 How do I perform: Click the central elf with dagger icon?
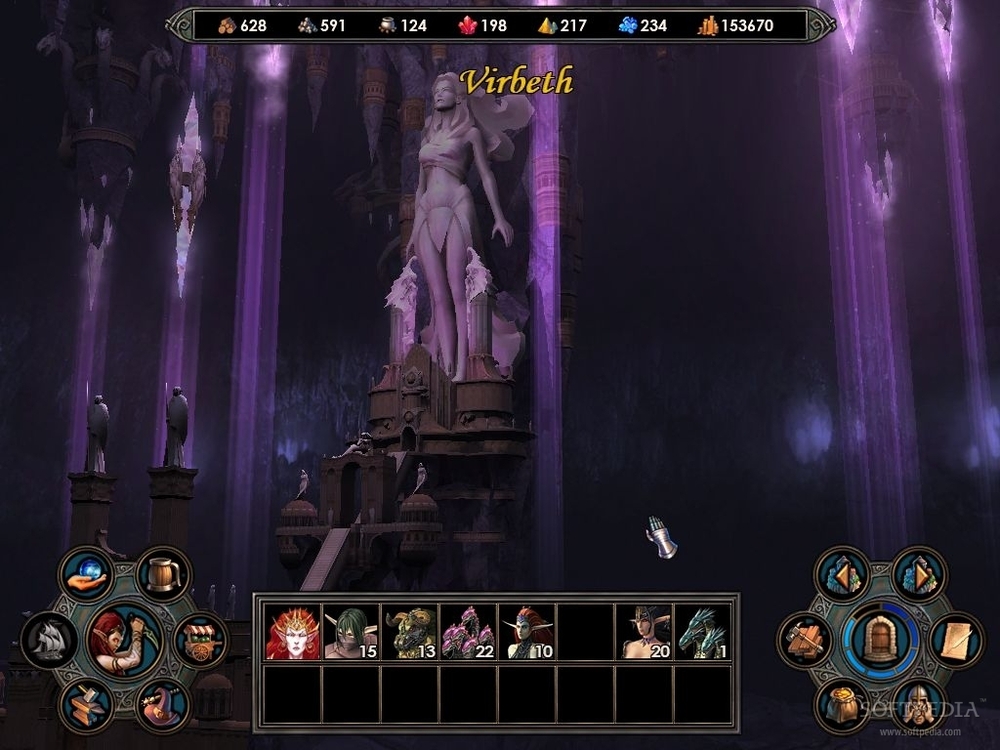(125, 638)
